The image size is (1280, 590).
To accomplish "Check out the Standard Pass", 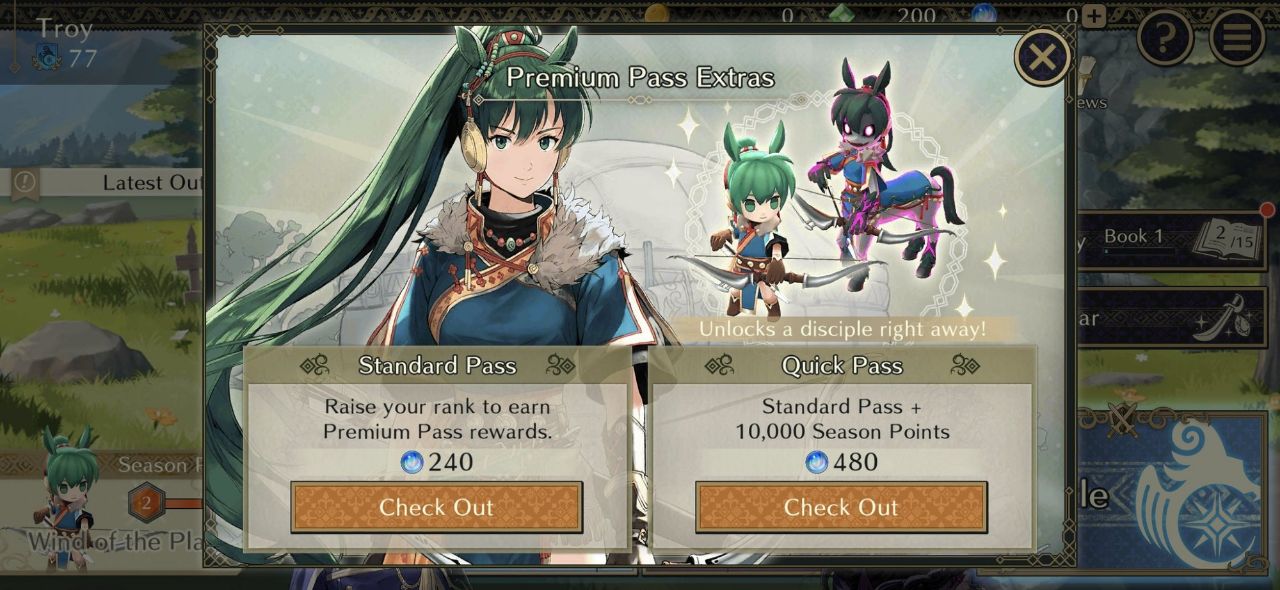I will click(x=436, y=507).
